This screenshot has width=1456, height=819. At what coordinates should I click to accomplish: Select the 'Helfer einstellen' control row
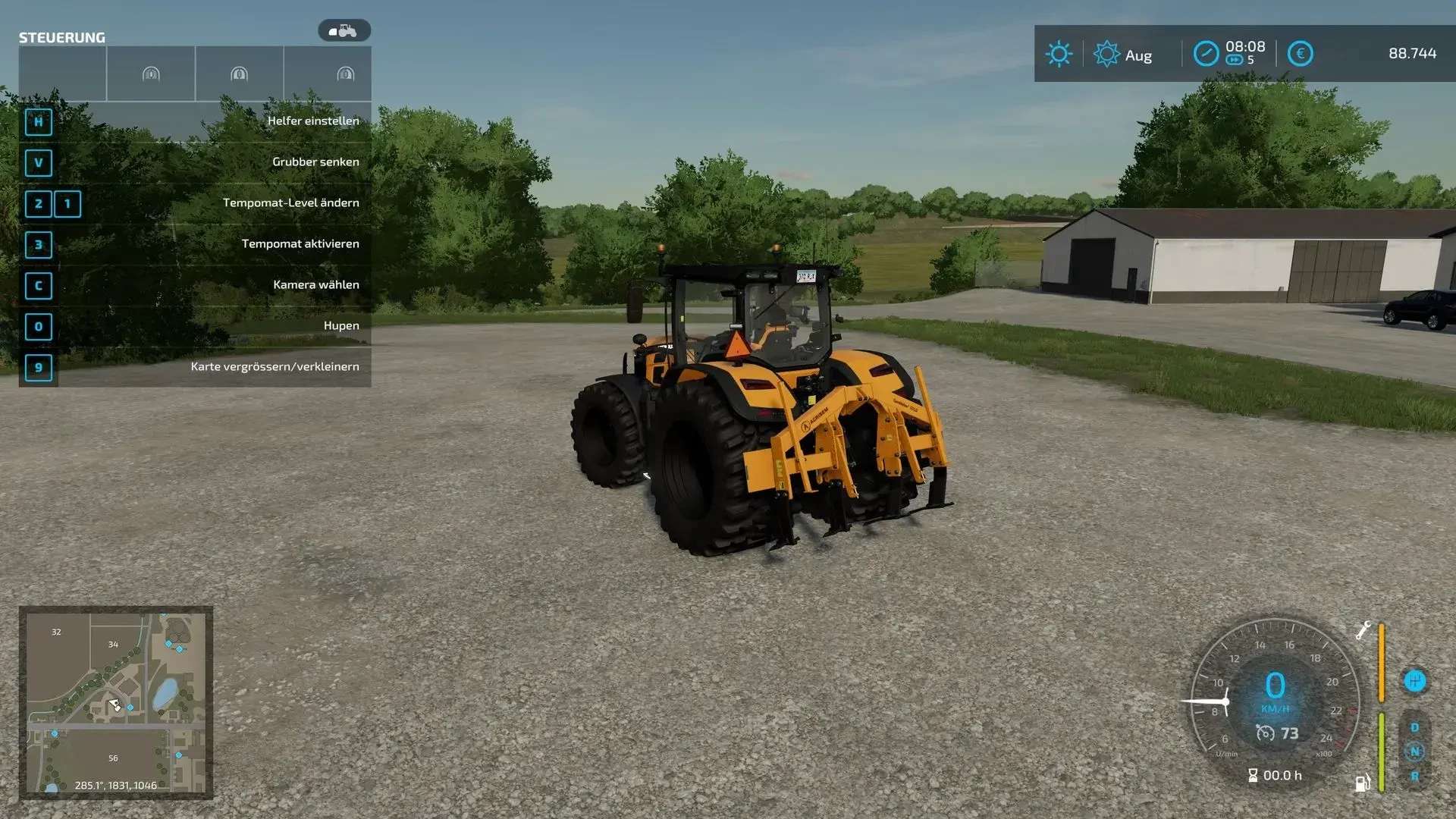(x=195, y=121)
